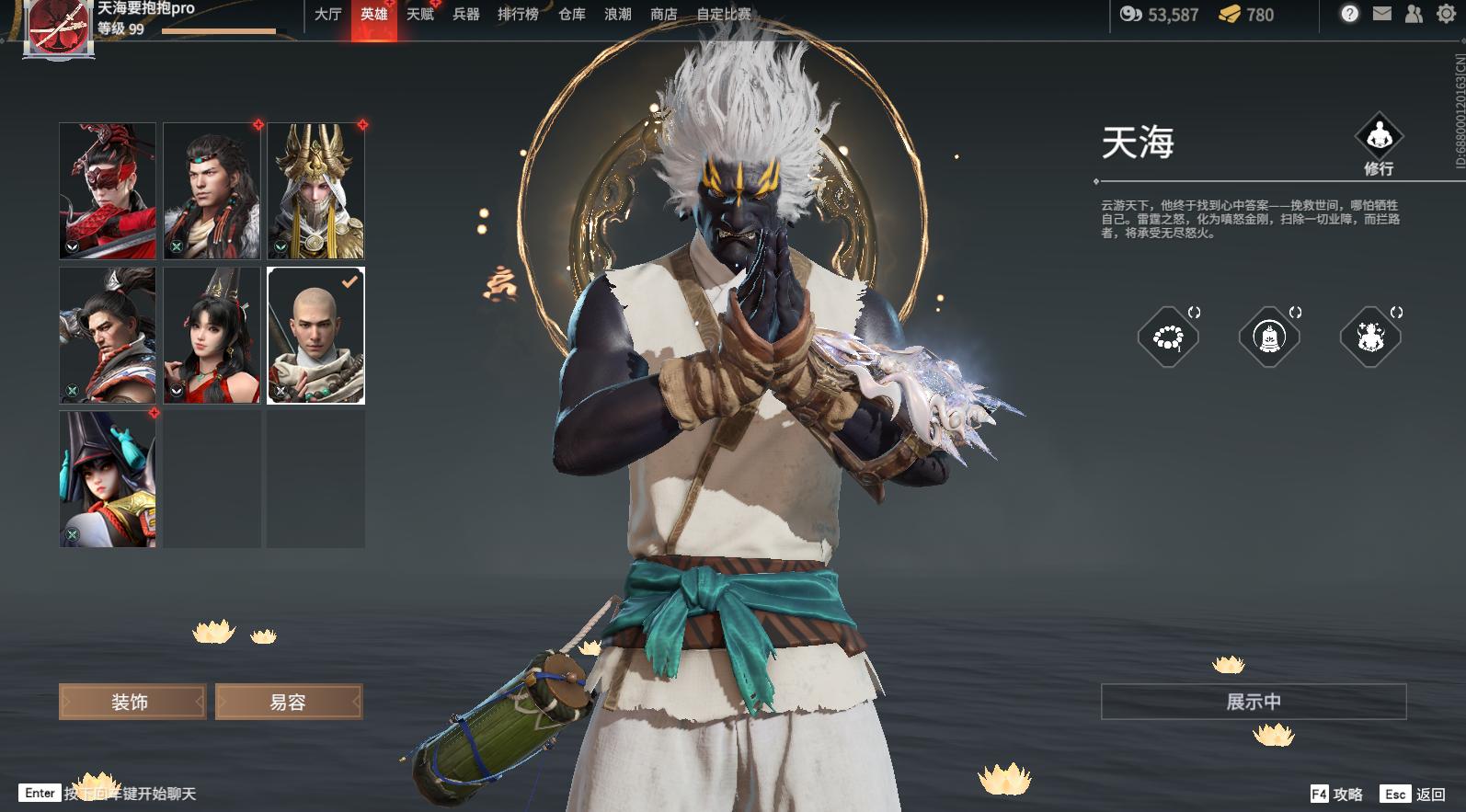Expand the bell slot rotation arrows
The width and height of the screenshot is (1466, 812).
coord(1294,313)
